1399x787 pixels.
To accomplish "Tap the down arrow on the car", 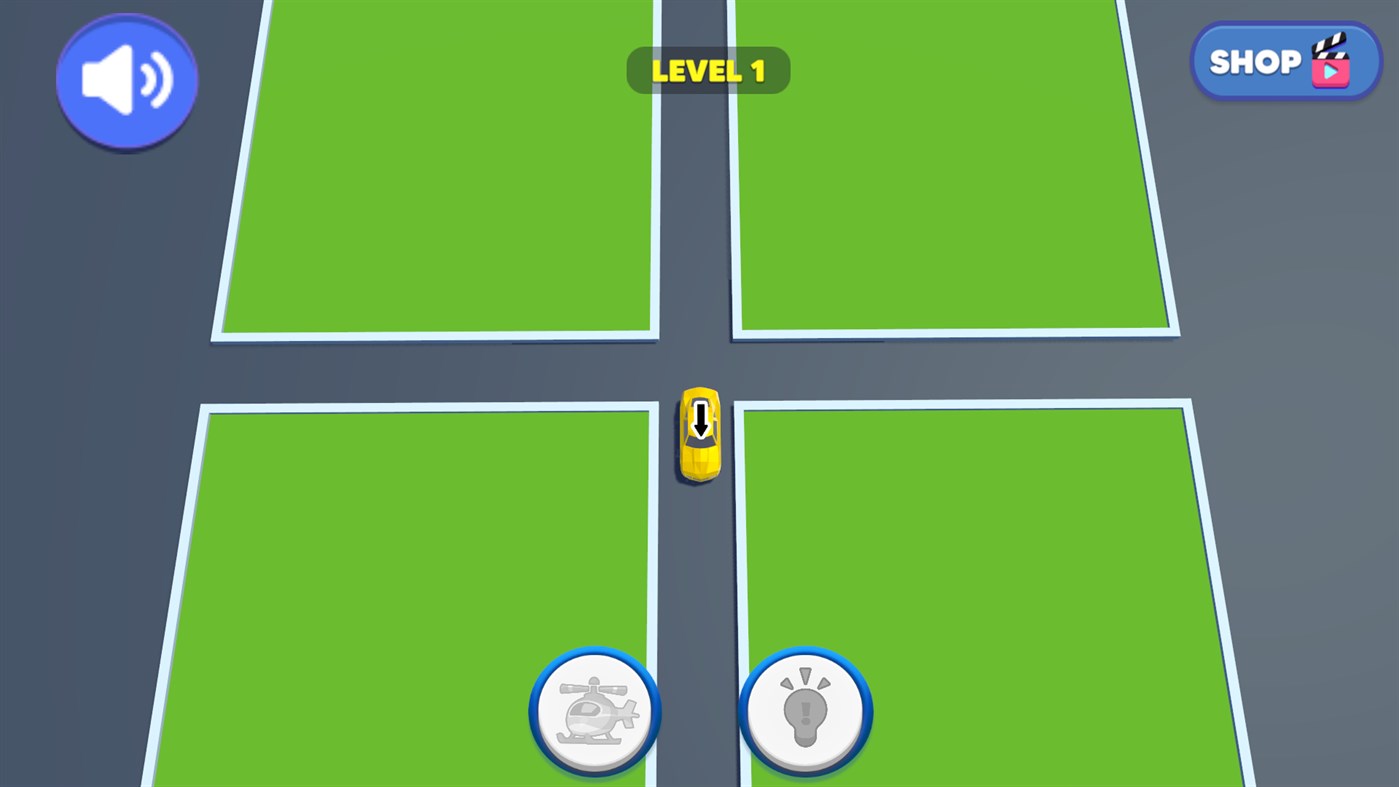I will [x=699, y=420].
